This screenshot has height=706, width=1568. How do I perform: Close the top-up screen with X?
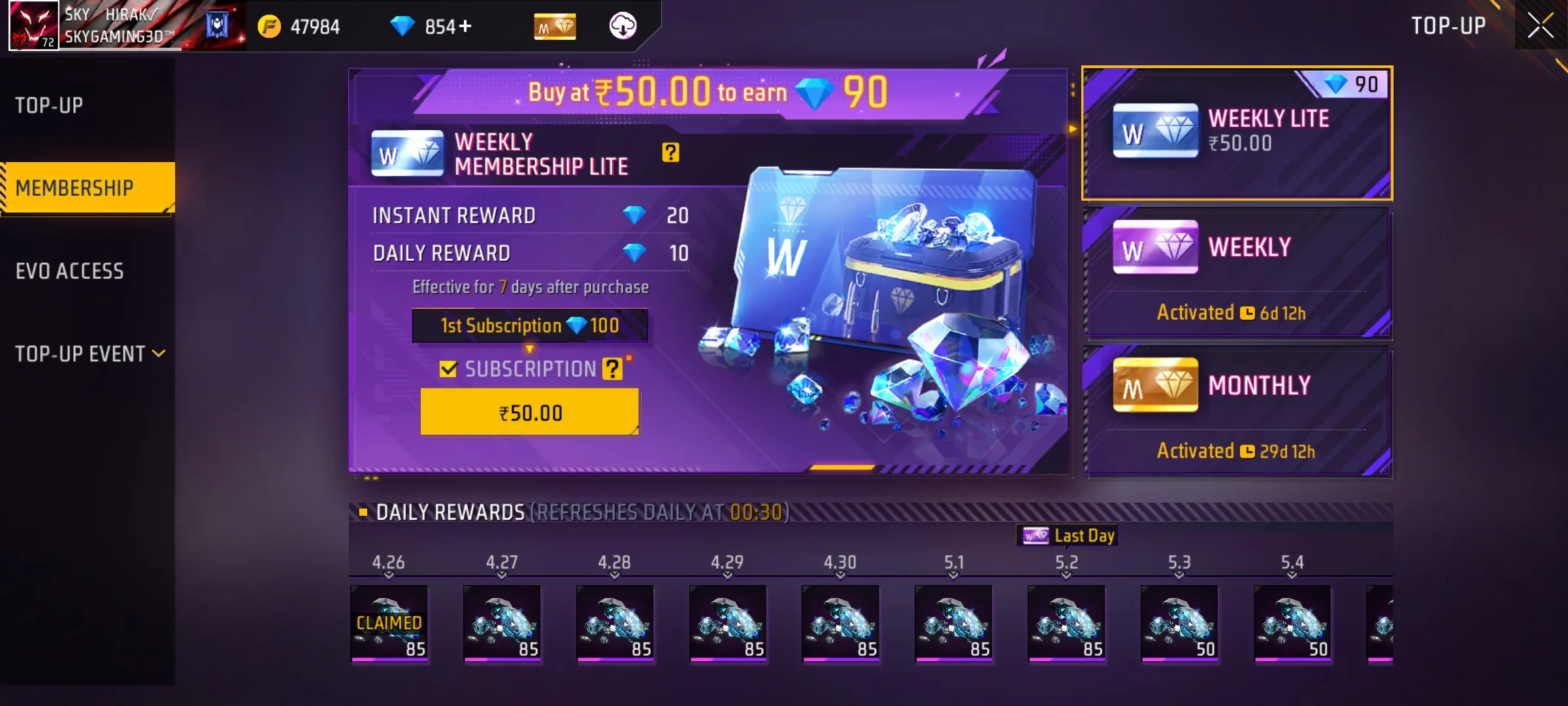pos(1540,26)
